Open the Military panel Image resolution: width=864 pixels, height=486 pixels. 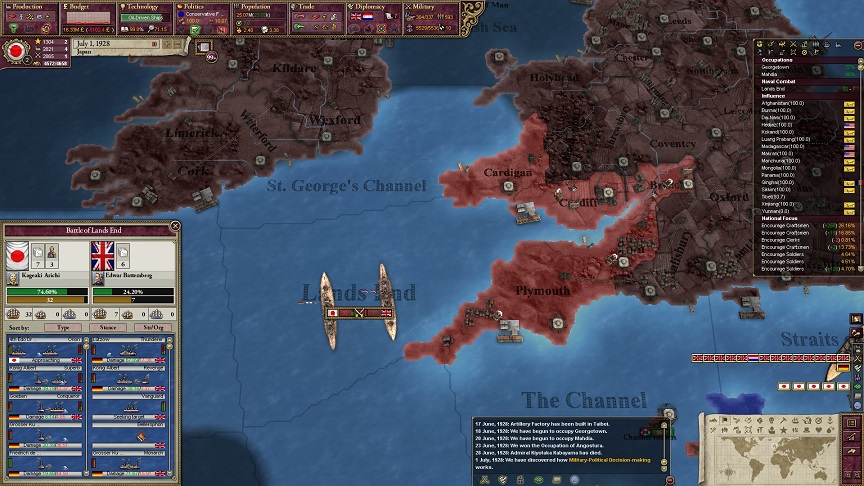pyautogui.click(x=432, y=6)
